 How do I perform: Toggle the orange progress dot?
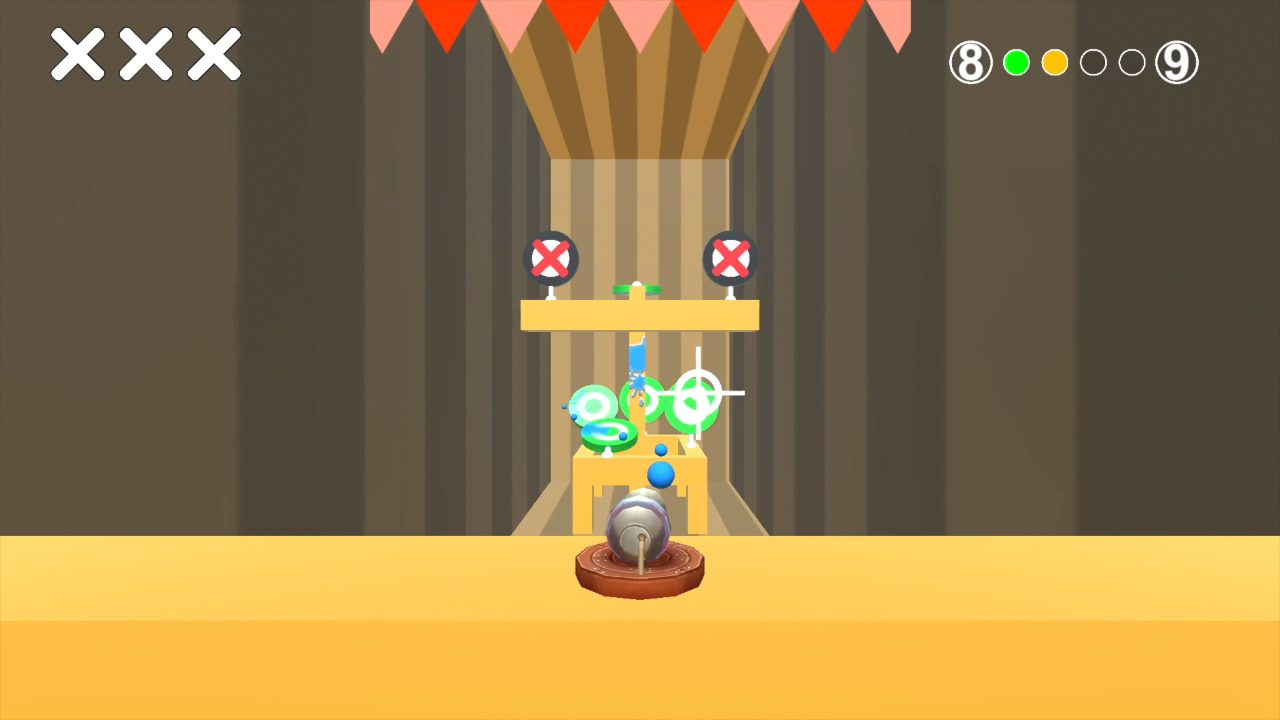pos(1054,62)
